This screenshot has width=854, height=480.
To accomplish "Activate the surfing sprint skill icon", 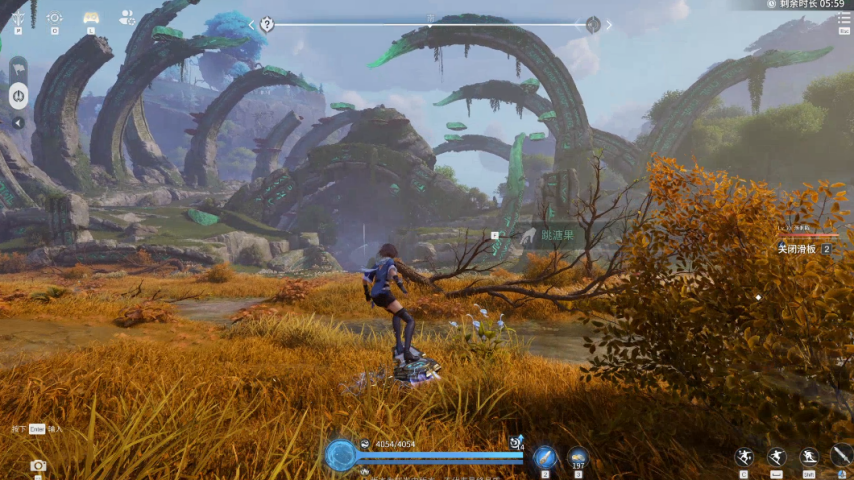I will 809,456.
